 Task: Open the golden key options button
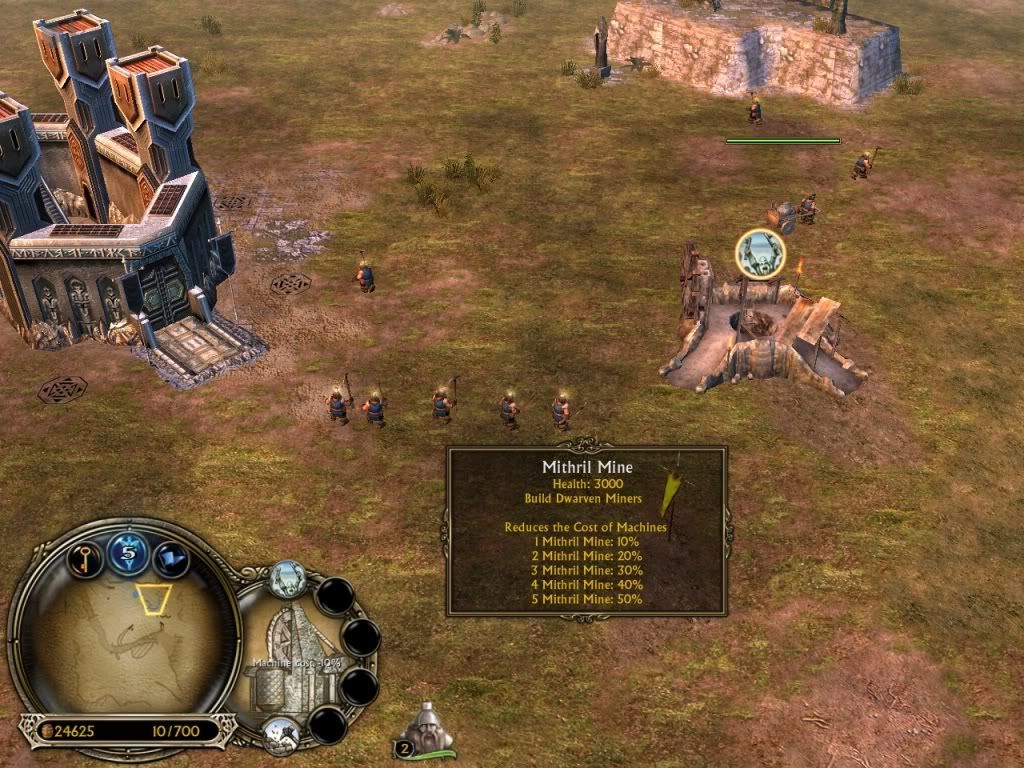pyautogui.click(x=86, y=557)
